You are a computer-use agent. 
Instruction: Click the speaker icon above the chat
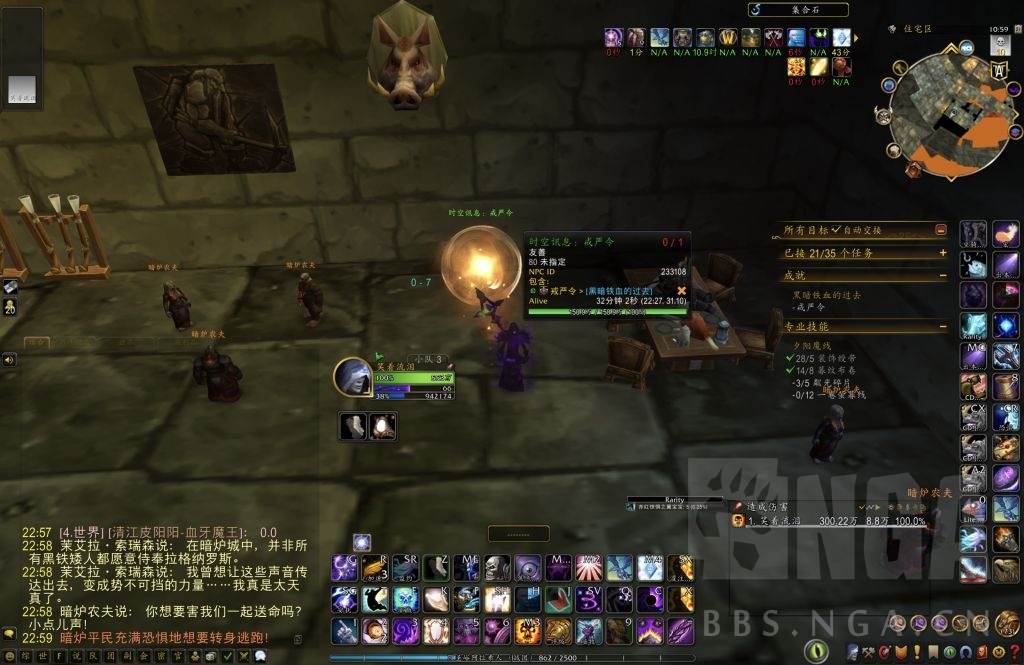point(8,359)
